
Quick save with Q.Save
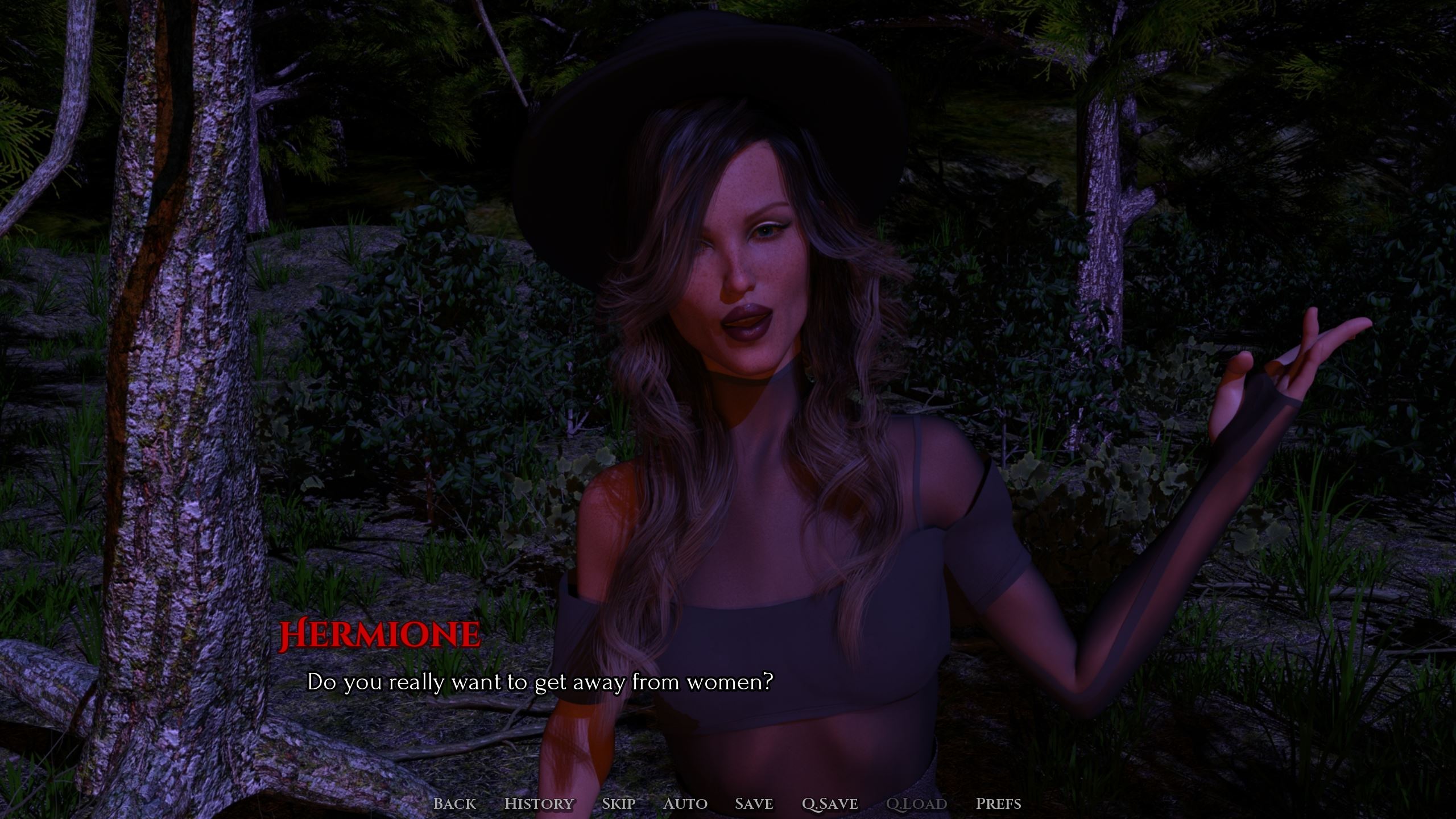[x=830, y=804]
